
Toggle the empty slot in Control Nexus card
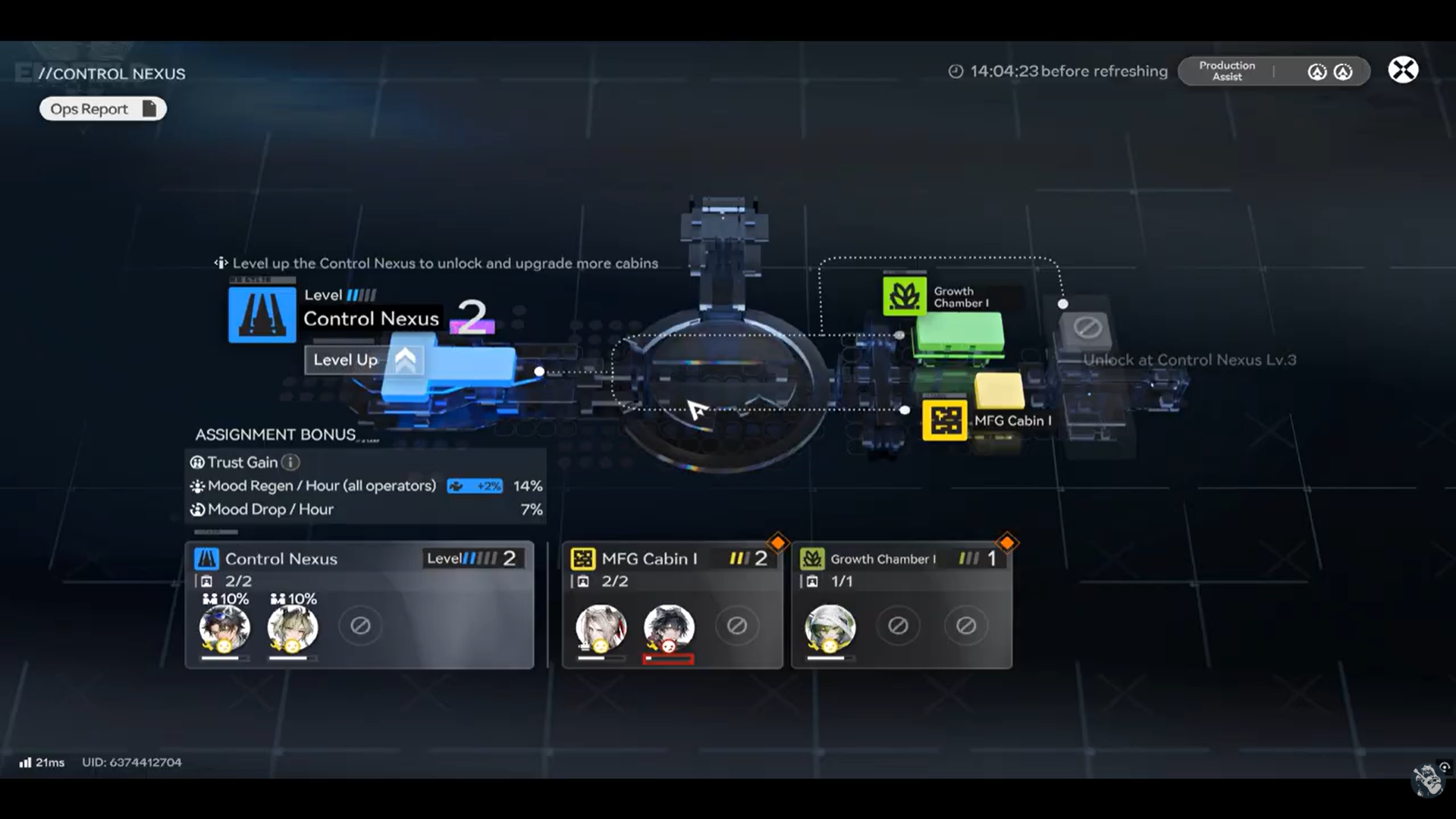pyautogui.click(x=360, y=625)
